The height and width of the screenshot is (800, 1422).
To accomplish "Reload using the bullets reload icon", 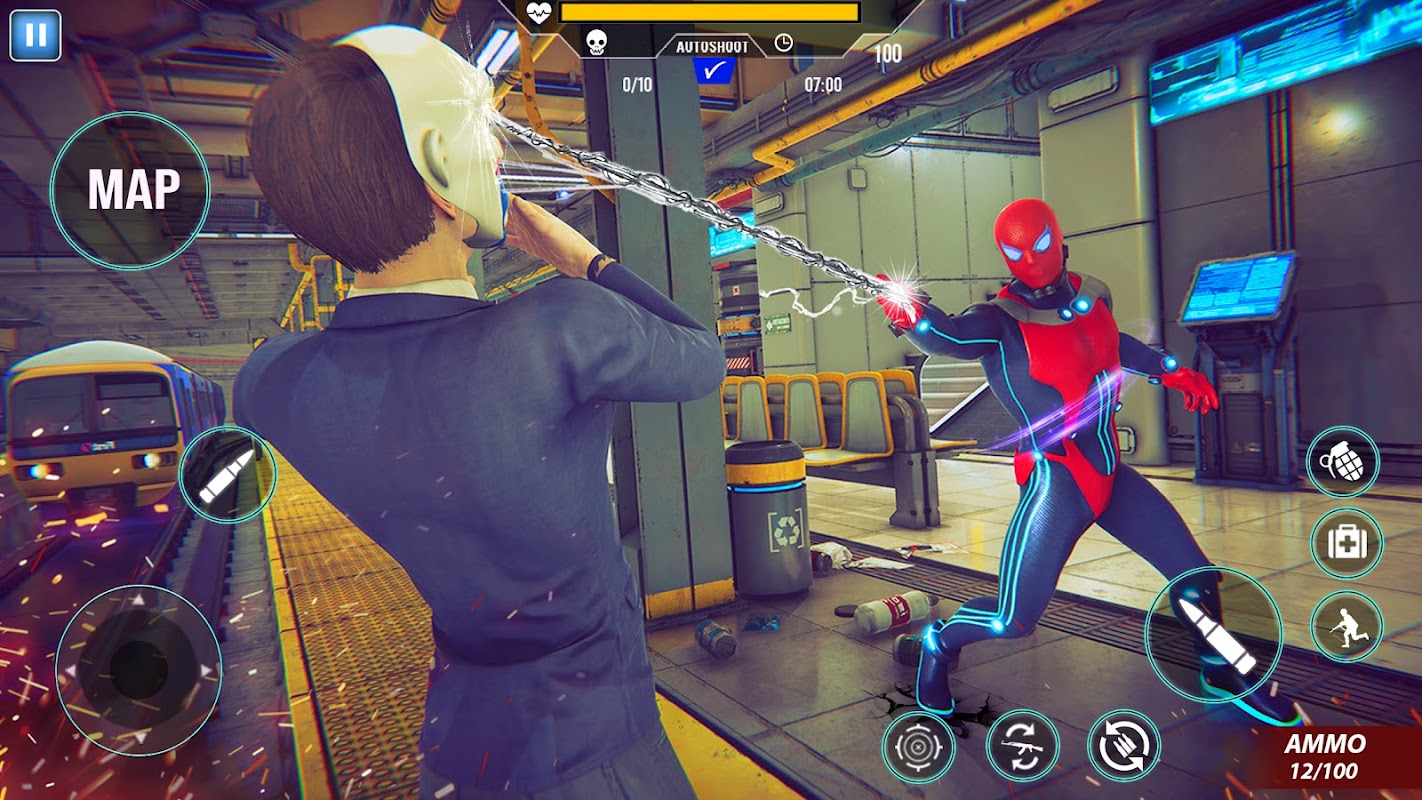I will click(1124, 746).
